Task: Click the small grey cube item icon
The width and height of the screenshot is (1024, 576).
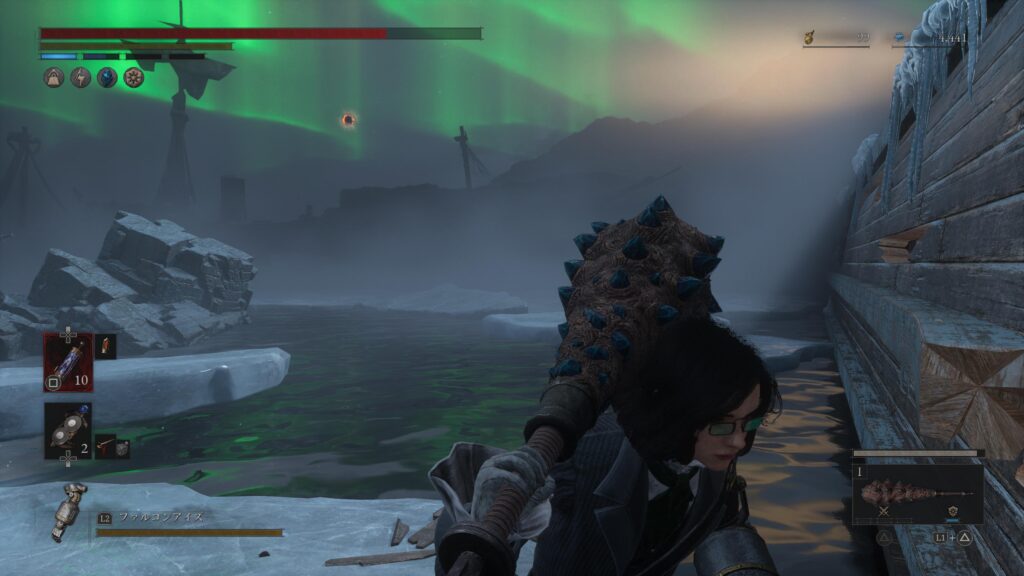Action: click(122, 449)
